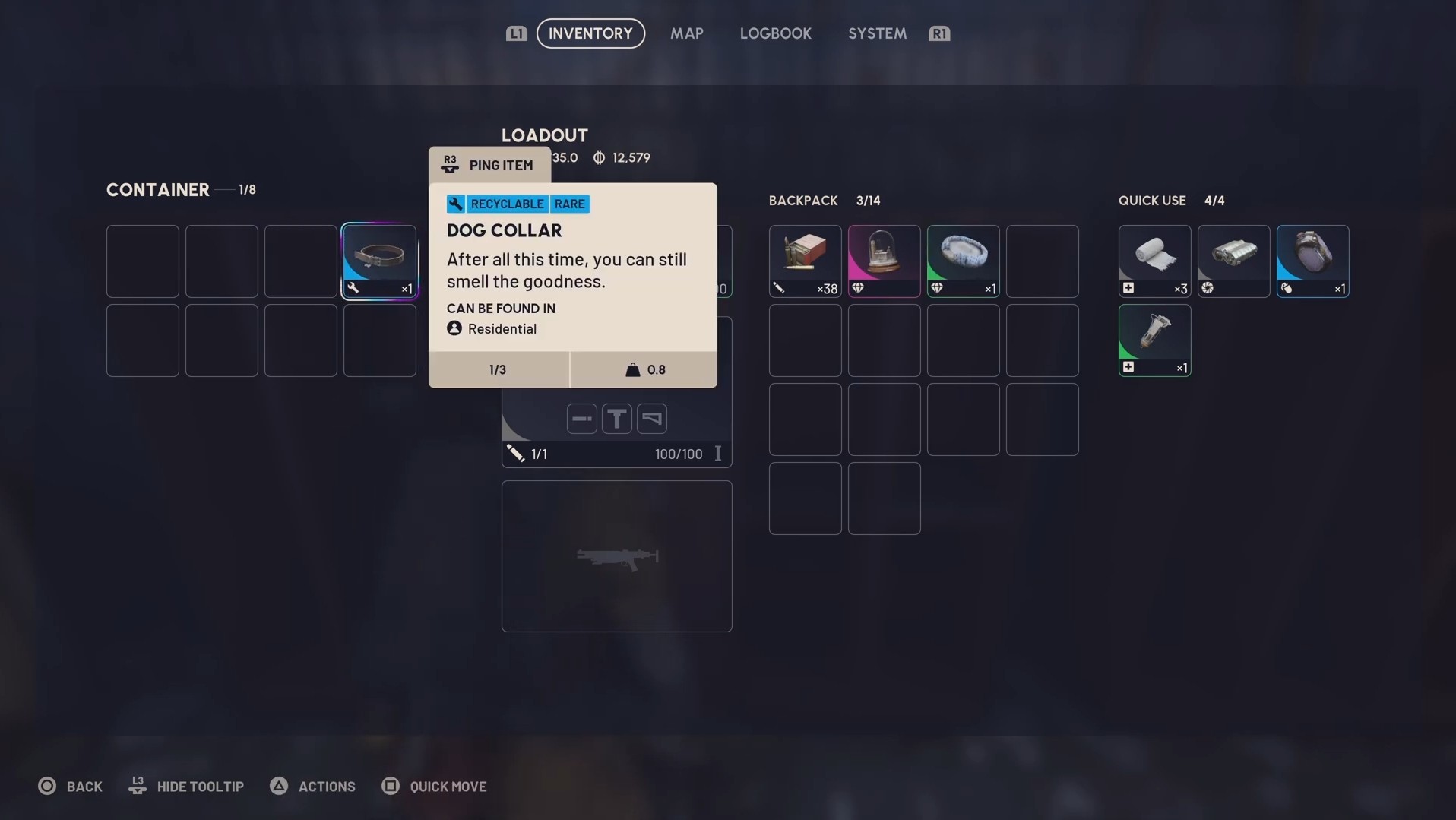Switch to the System menu
The width and height of the screenshot is (1456, 820).
[x=876, y=33]
